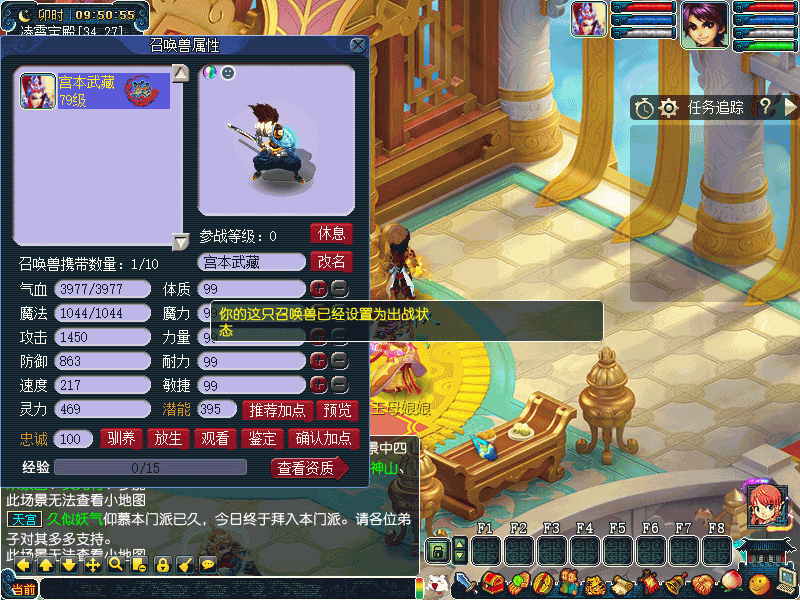The width and height of the screenshot is (800, 600).
Task: Remove a point from 敏捷 with minus button
Action: (340, 385)
